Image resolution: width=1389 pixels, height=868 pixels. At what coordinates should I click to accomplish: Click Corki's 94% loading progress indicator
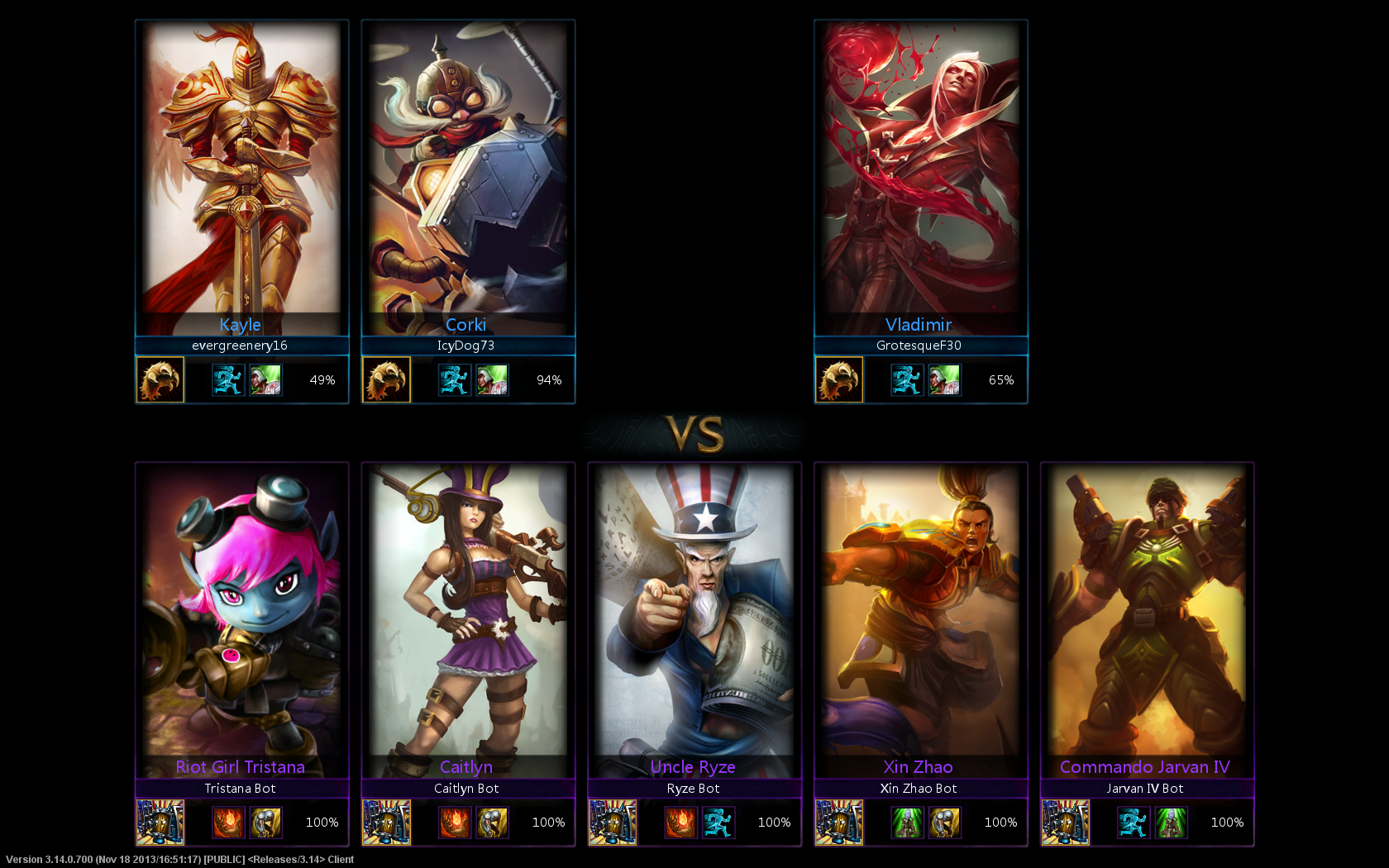(548, 379)
